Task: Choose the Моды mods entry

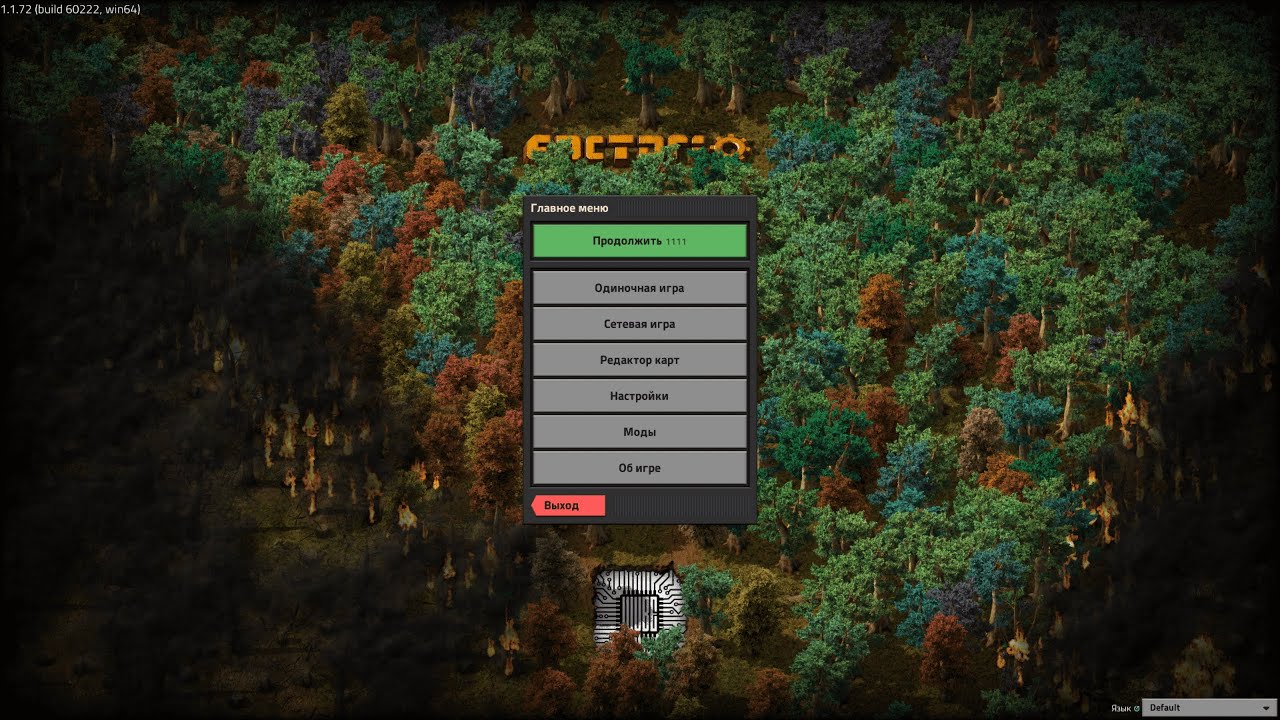Action: pos(639,432)
